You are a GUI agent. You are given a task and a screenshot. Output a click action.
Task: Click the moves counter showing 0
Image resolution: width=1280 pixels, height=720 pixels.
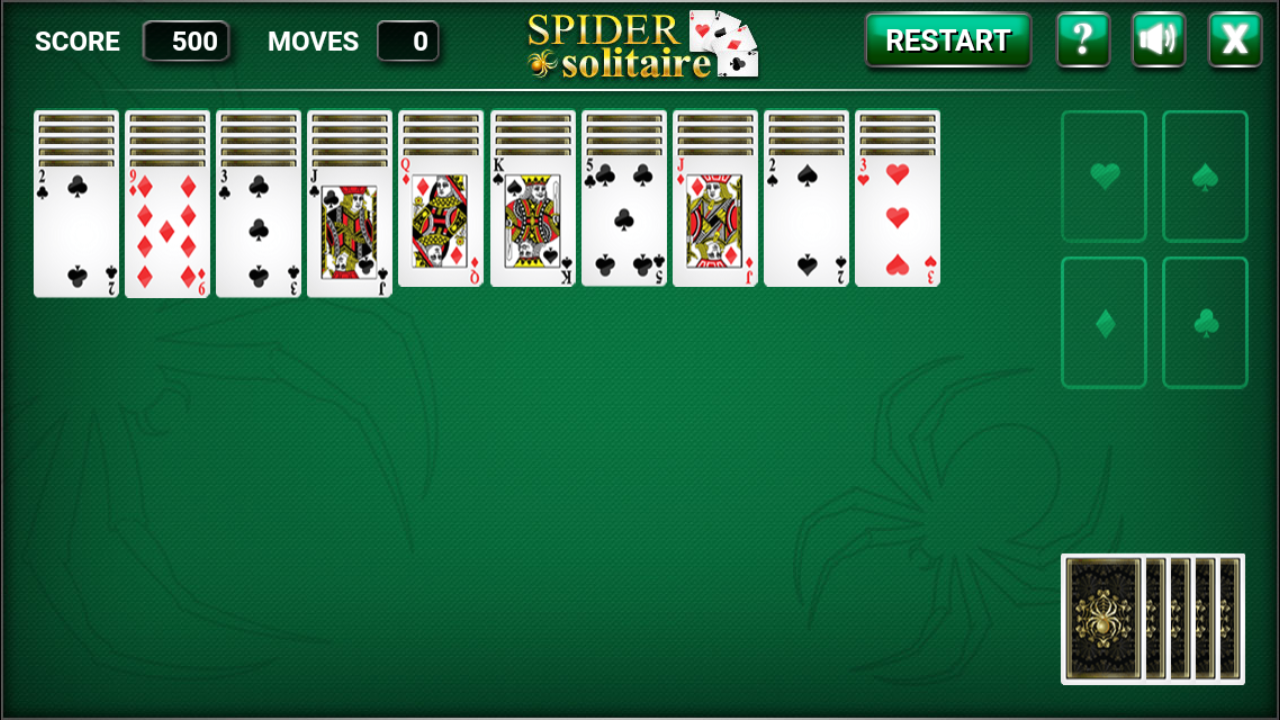coord(409,41)
